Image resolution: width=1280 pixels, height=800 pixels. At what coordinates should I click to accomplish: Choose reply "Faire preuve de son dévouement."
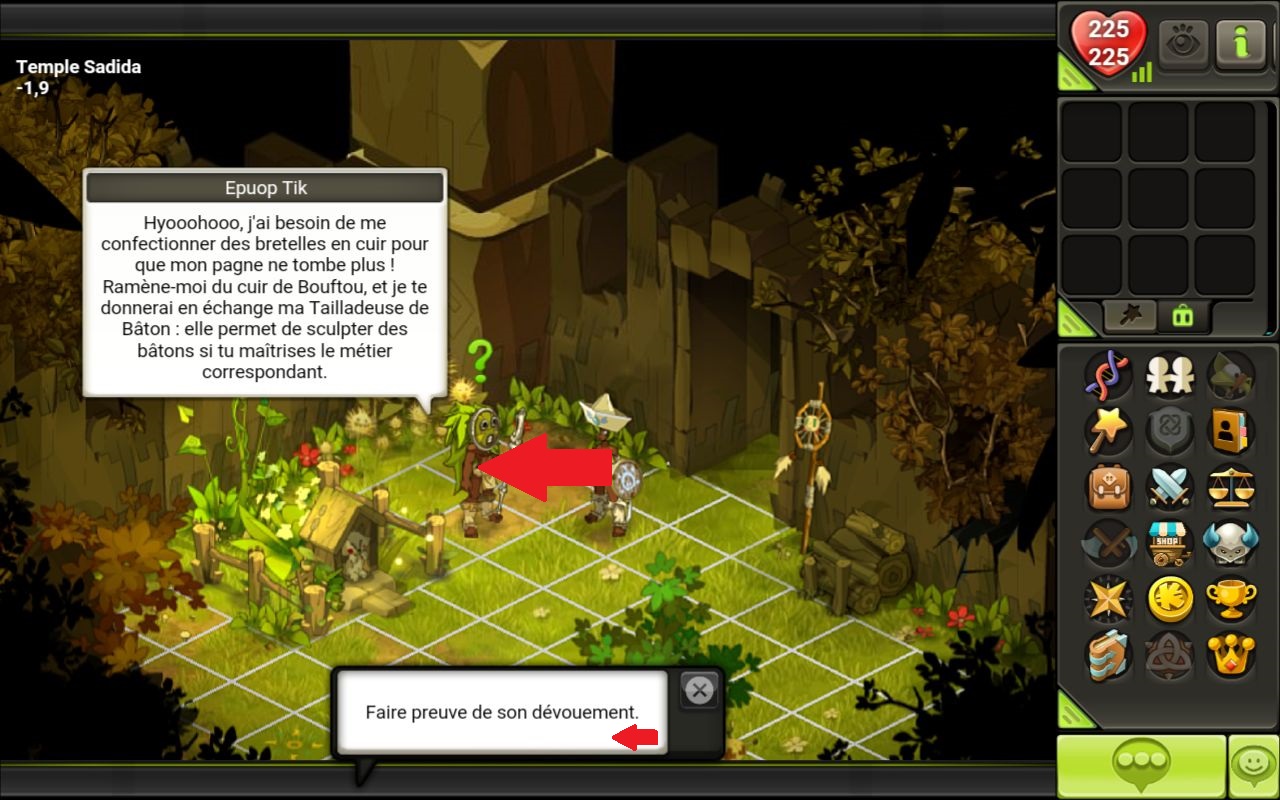click(501, 712)
